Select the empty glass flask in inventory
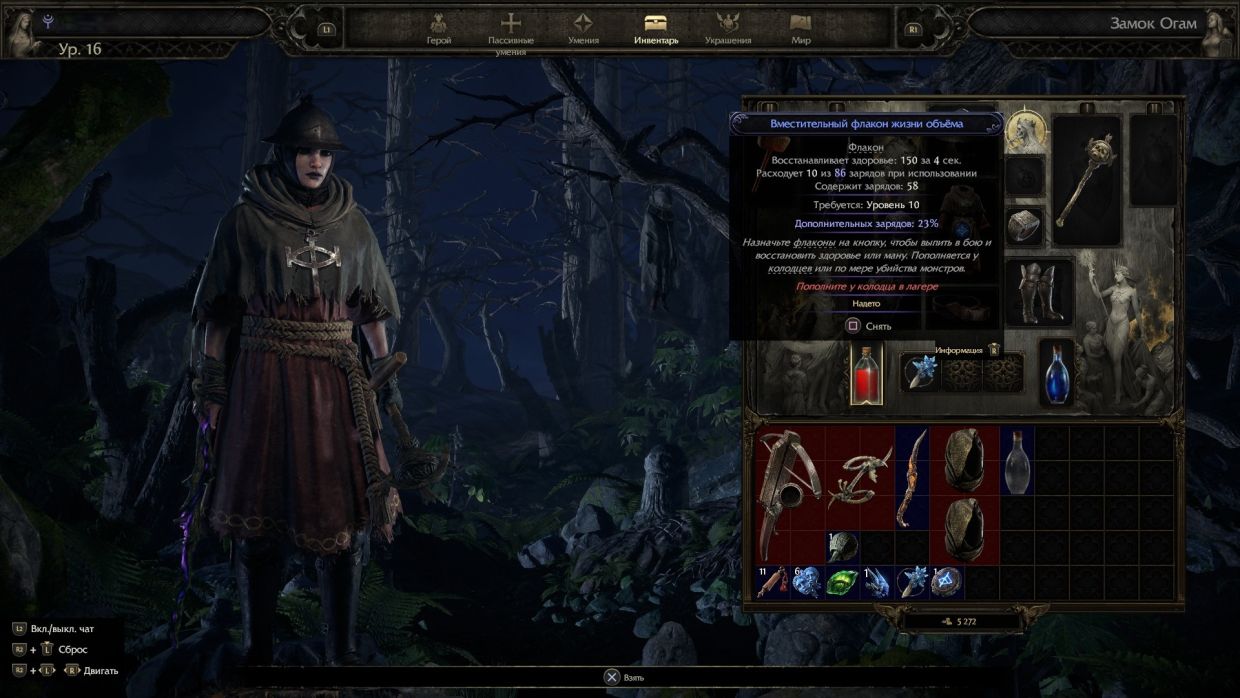The width and height of the screenshot is (1240, 698). tap(1016, 460)
